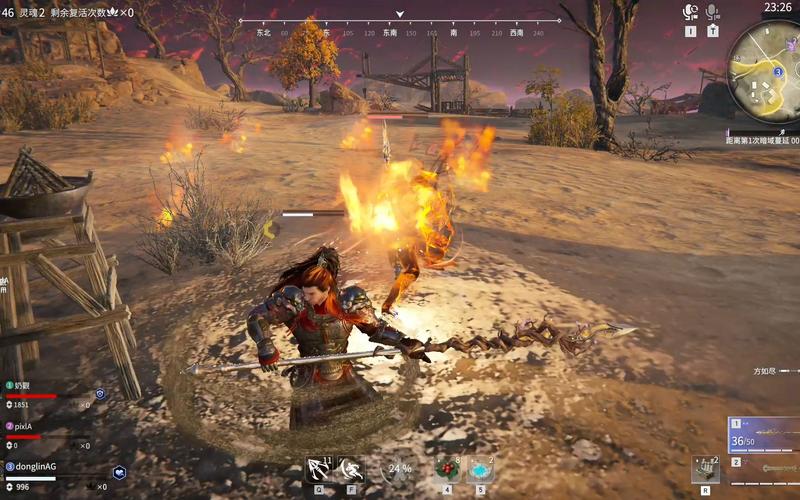Use the second martial skill icon
Viewport: 800px width, 500px height.
(351, 468)
